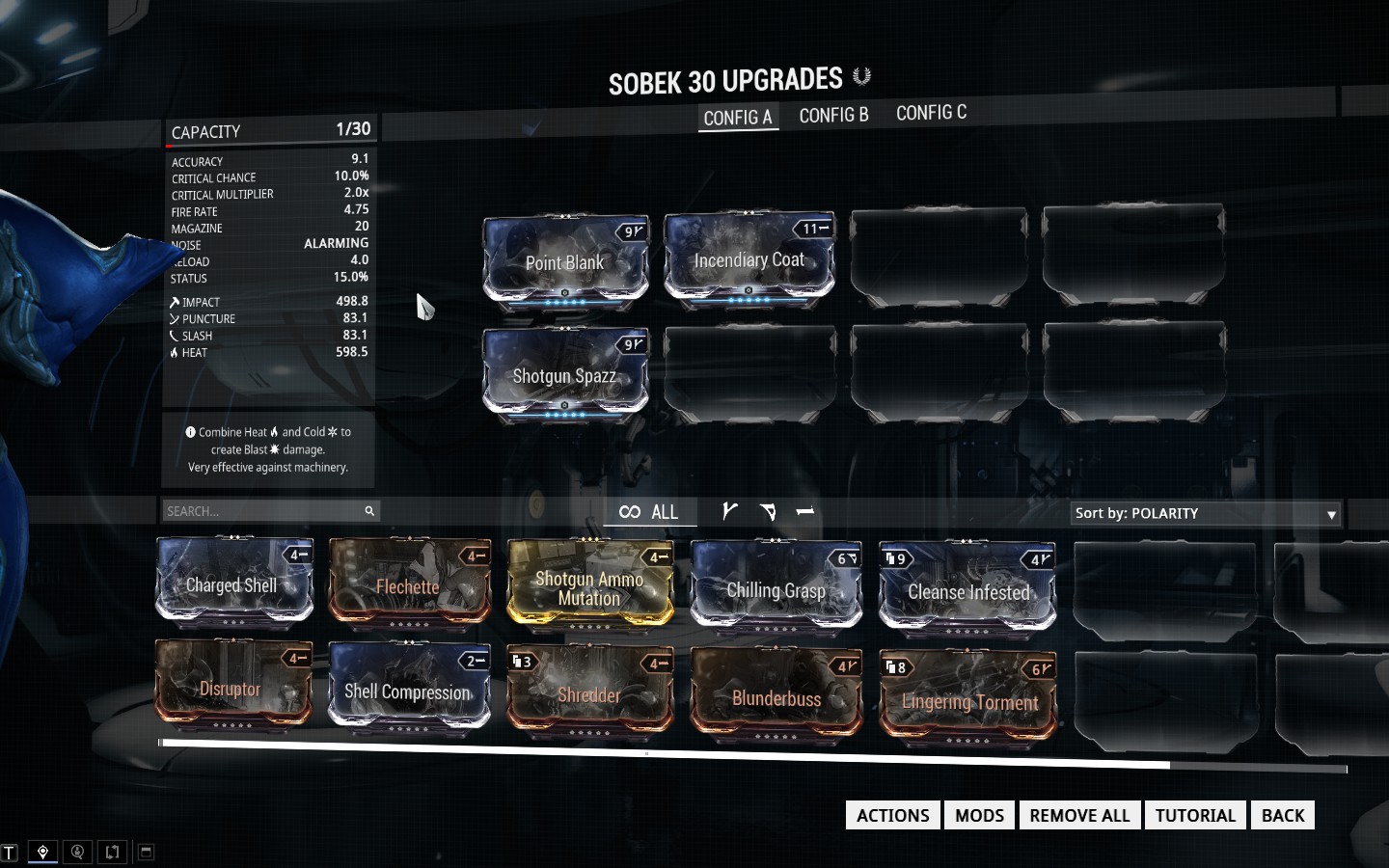
Task: Remove all equipped mods
Action: click(1079, 815)
